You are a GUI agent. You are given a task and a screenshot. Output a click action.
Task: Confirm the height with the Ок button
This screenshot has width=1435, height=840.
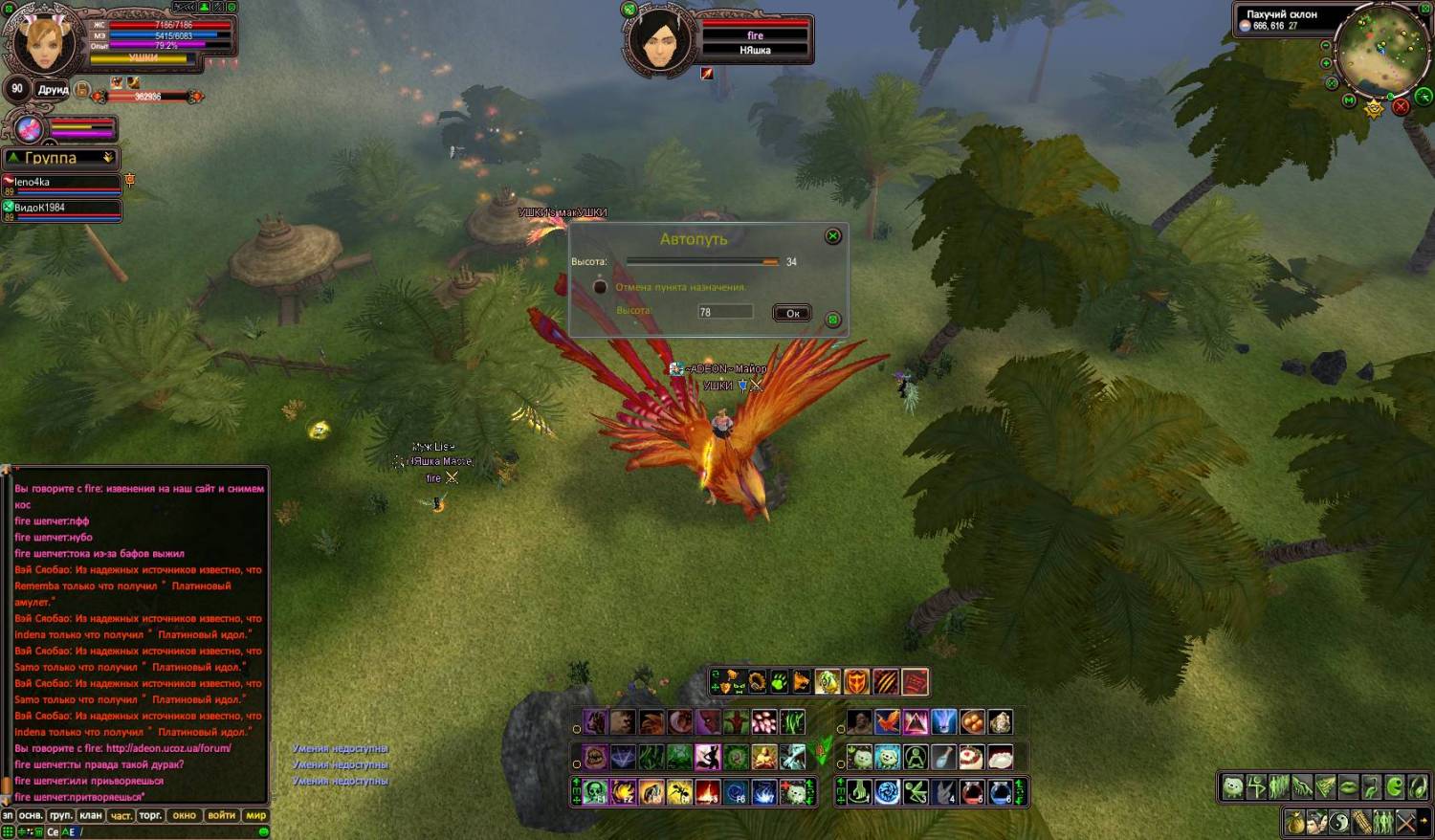tap(792, 313)
